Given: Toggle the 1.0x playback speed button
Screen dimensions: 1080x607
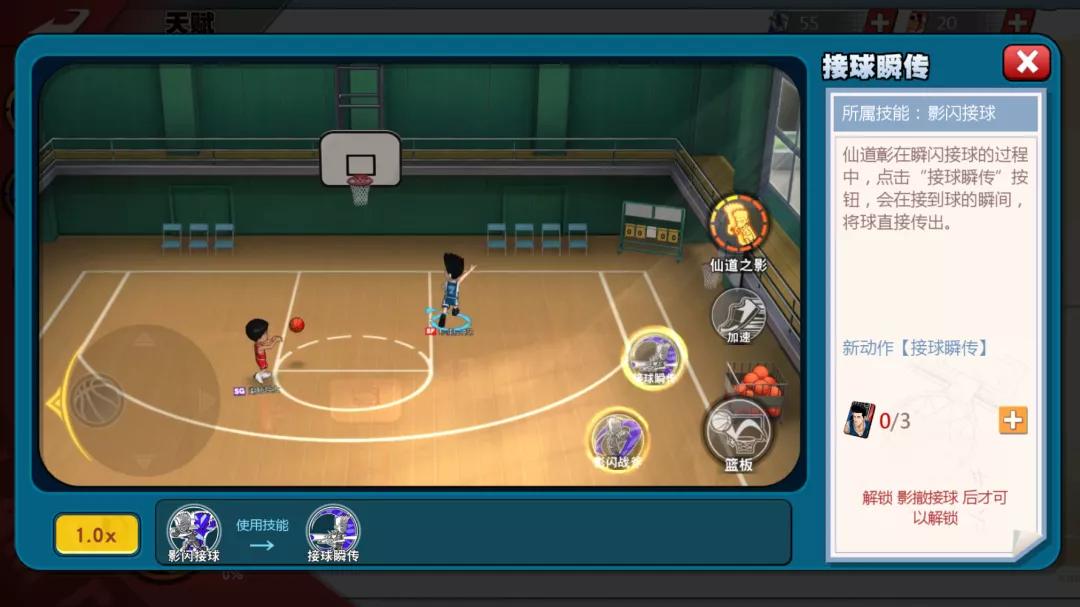Looking at the screenshot, I should point(96,535).
